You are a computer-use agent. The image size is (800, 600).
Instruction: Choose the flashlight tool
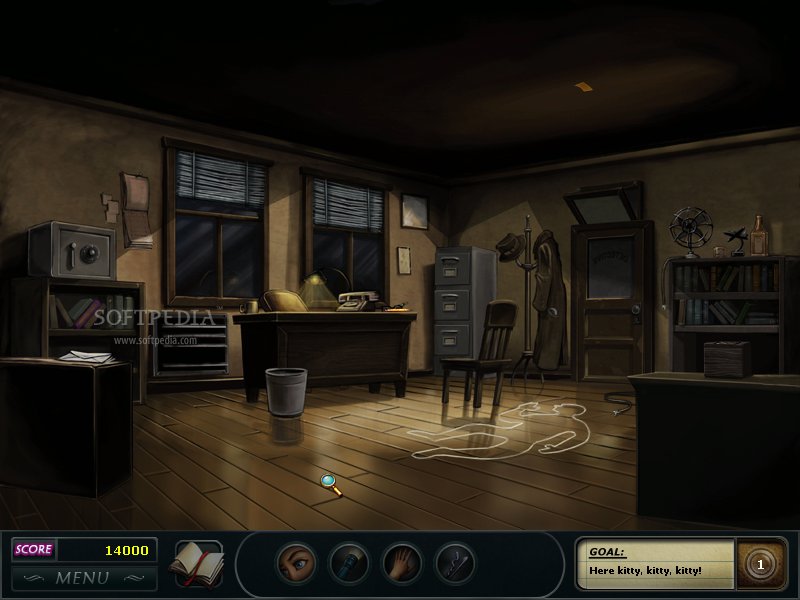pos(349,561)
